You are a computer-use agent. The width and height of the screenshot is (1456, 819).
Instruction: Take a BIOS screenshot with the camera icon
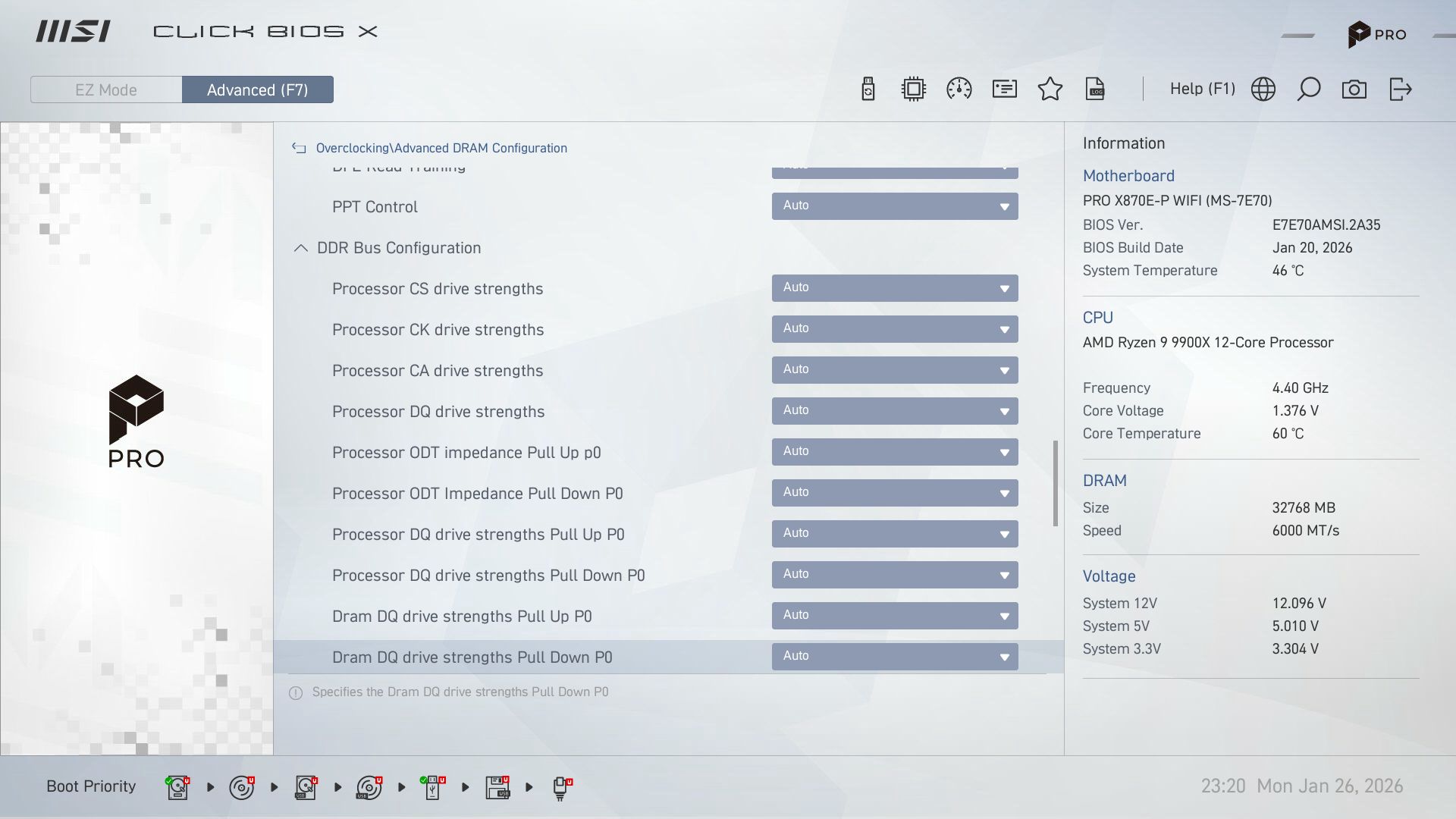pos(1355,89)
